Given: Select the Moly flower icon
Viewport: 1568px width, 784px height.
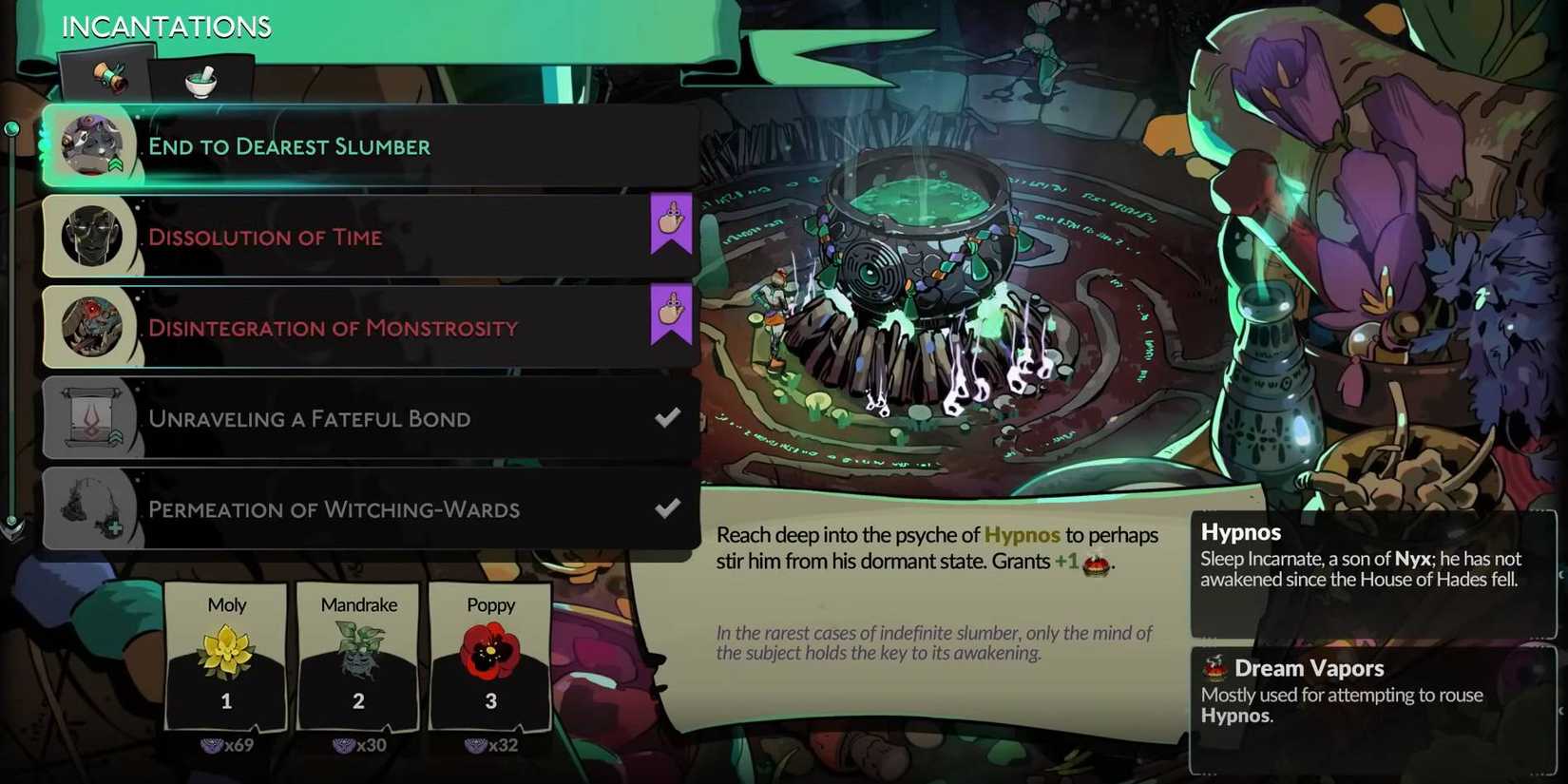Looking at the screenshot, I should tap(226, 648).
